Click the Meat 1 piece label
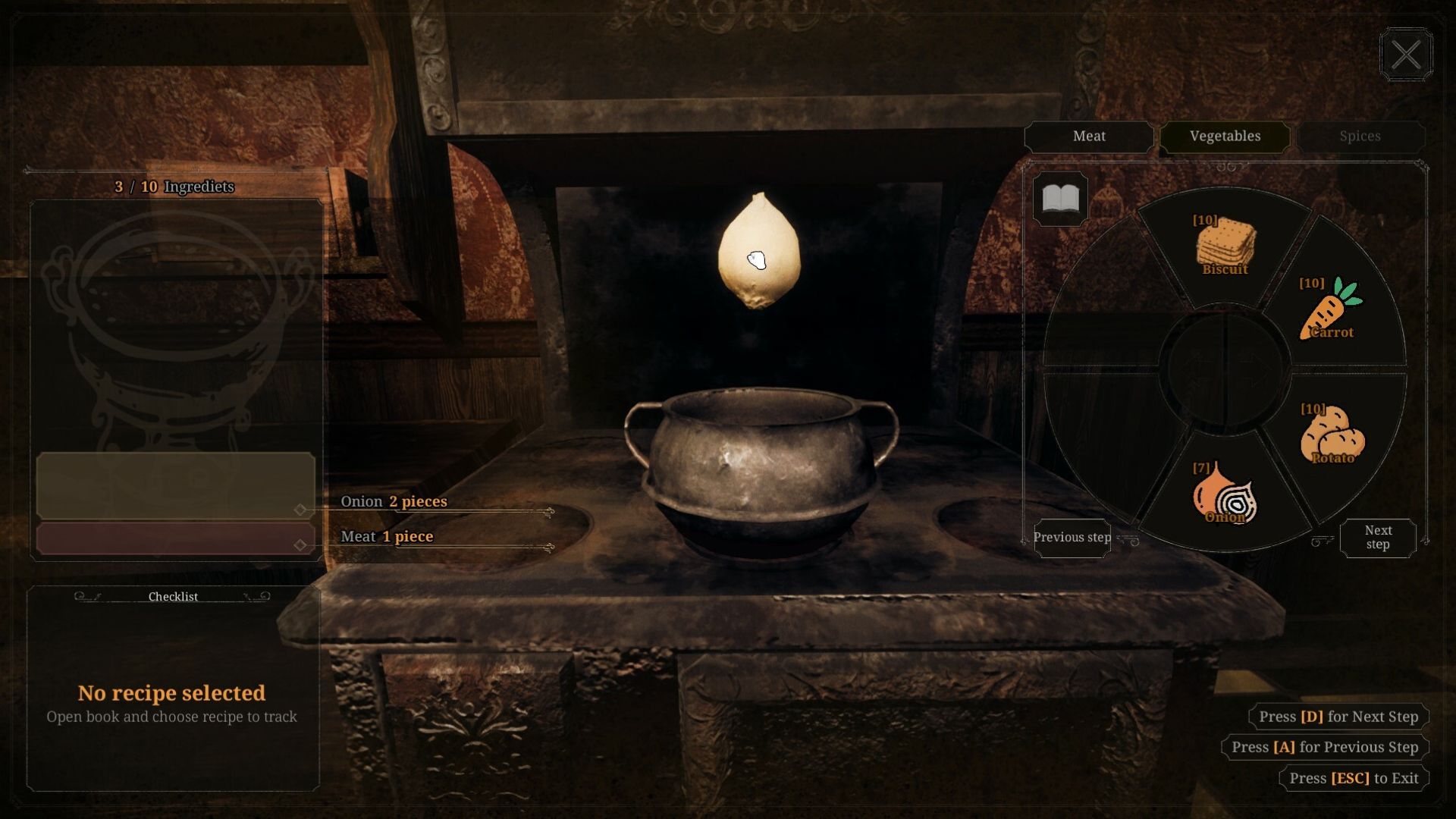 click(387, 537)
